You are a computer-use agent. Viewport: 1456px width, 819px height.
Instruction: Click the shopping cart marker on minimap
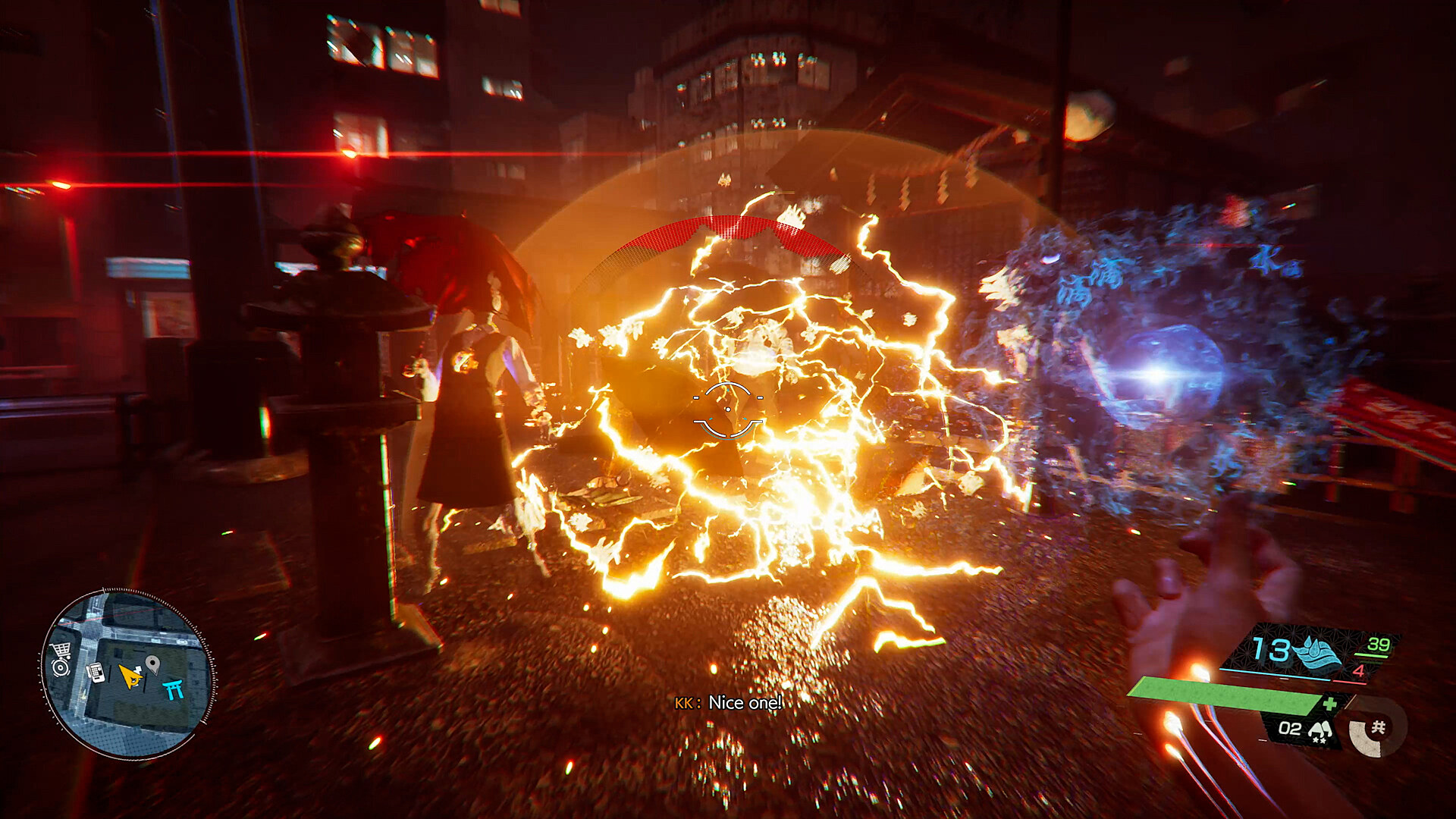coord(60,650)
